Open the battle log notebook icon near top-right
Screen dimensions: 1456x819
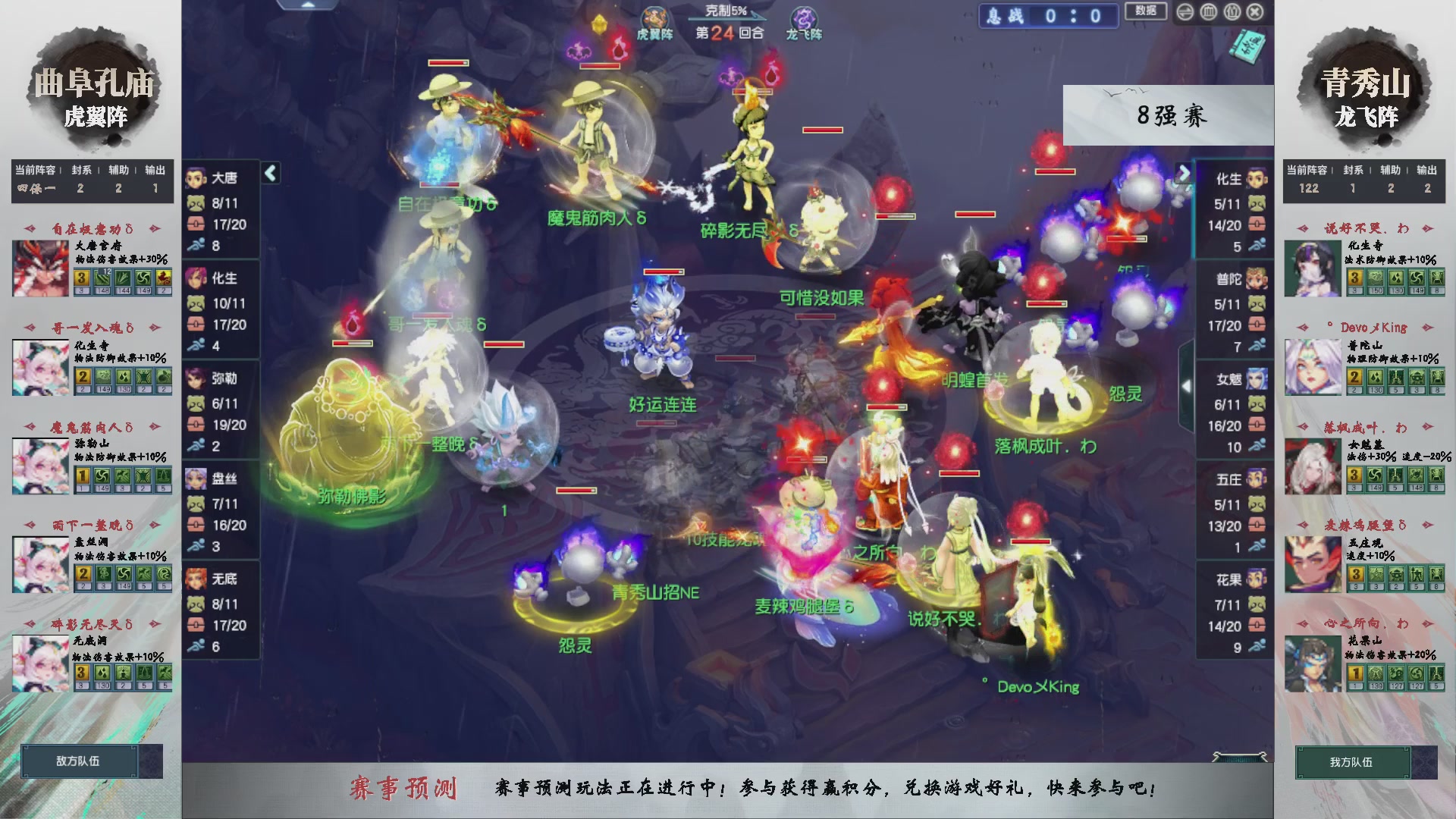click(1246, 45)
